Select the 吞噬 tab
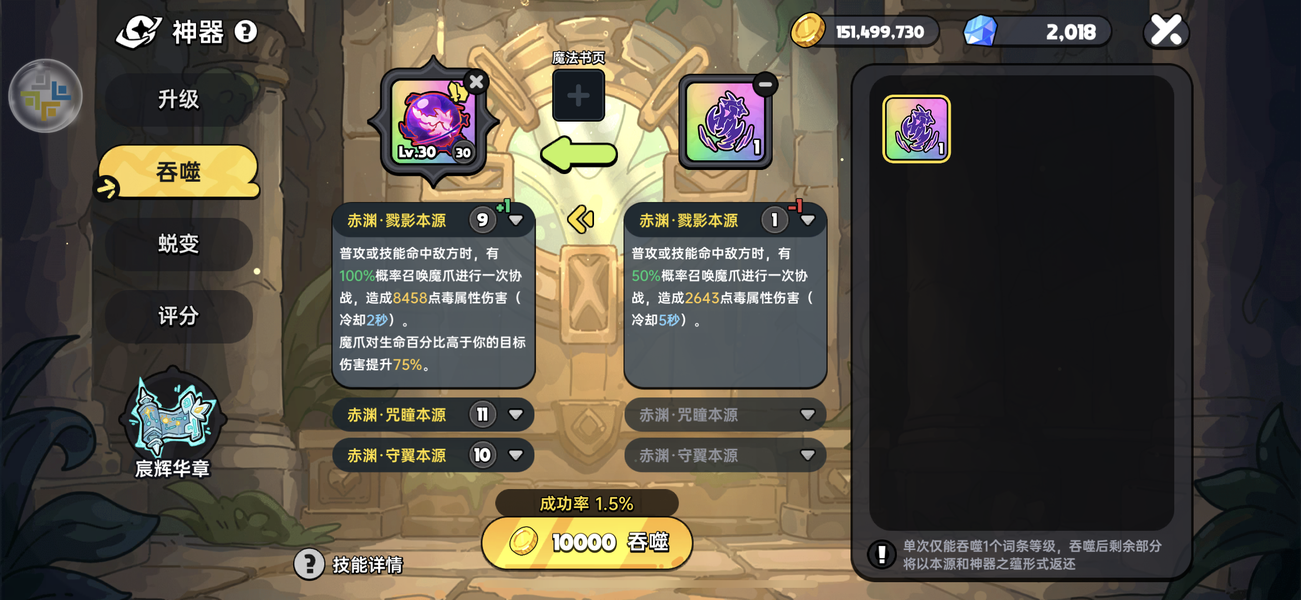This screenshot has height=600, width=1301. pyautogui.click(x=178, y=172)
